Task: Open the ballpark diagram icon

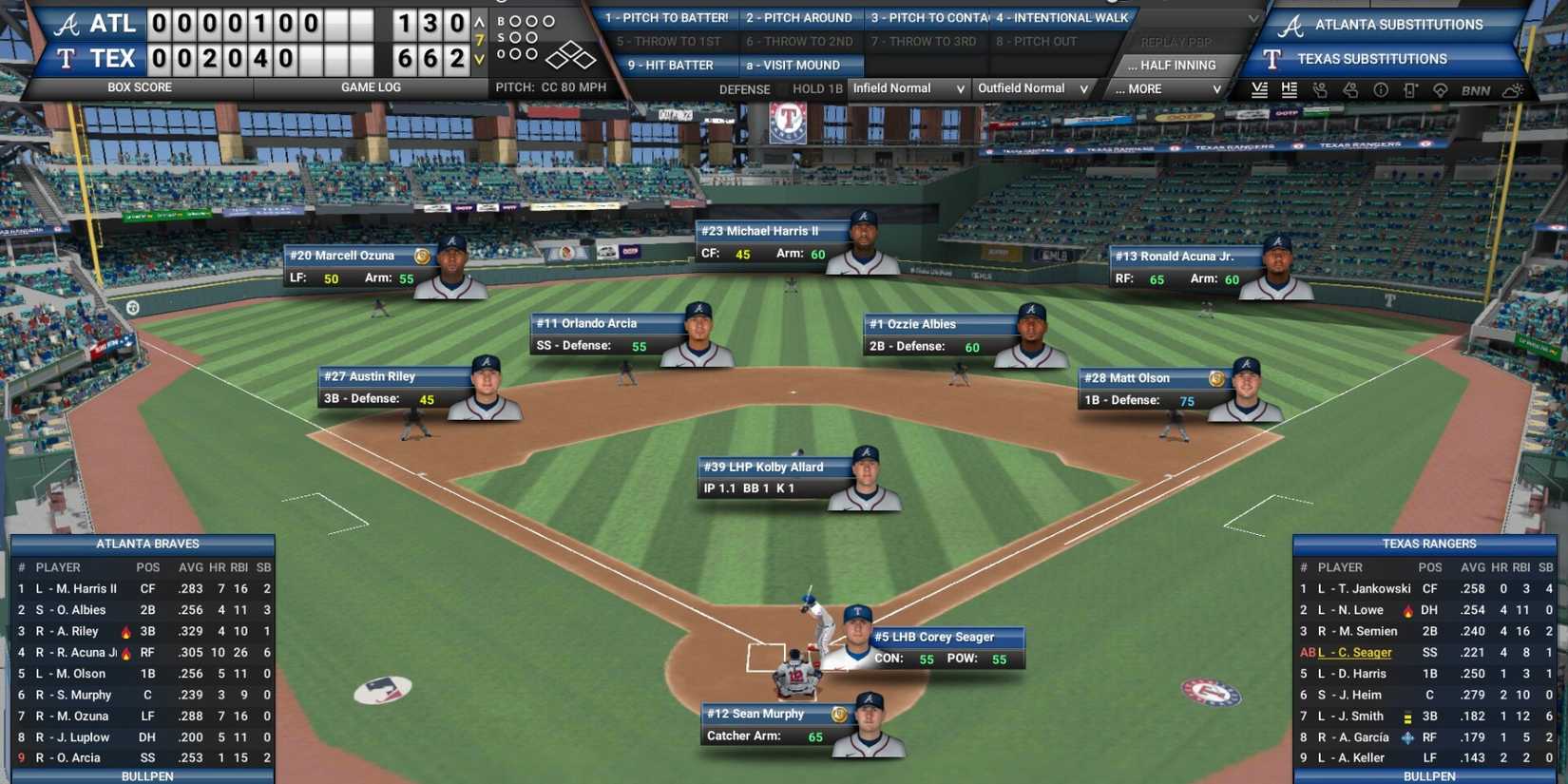Action: pos(1442,90)
